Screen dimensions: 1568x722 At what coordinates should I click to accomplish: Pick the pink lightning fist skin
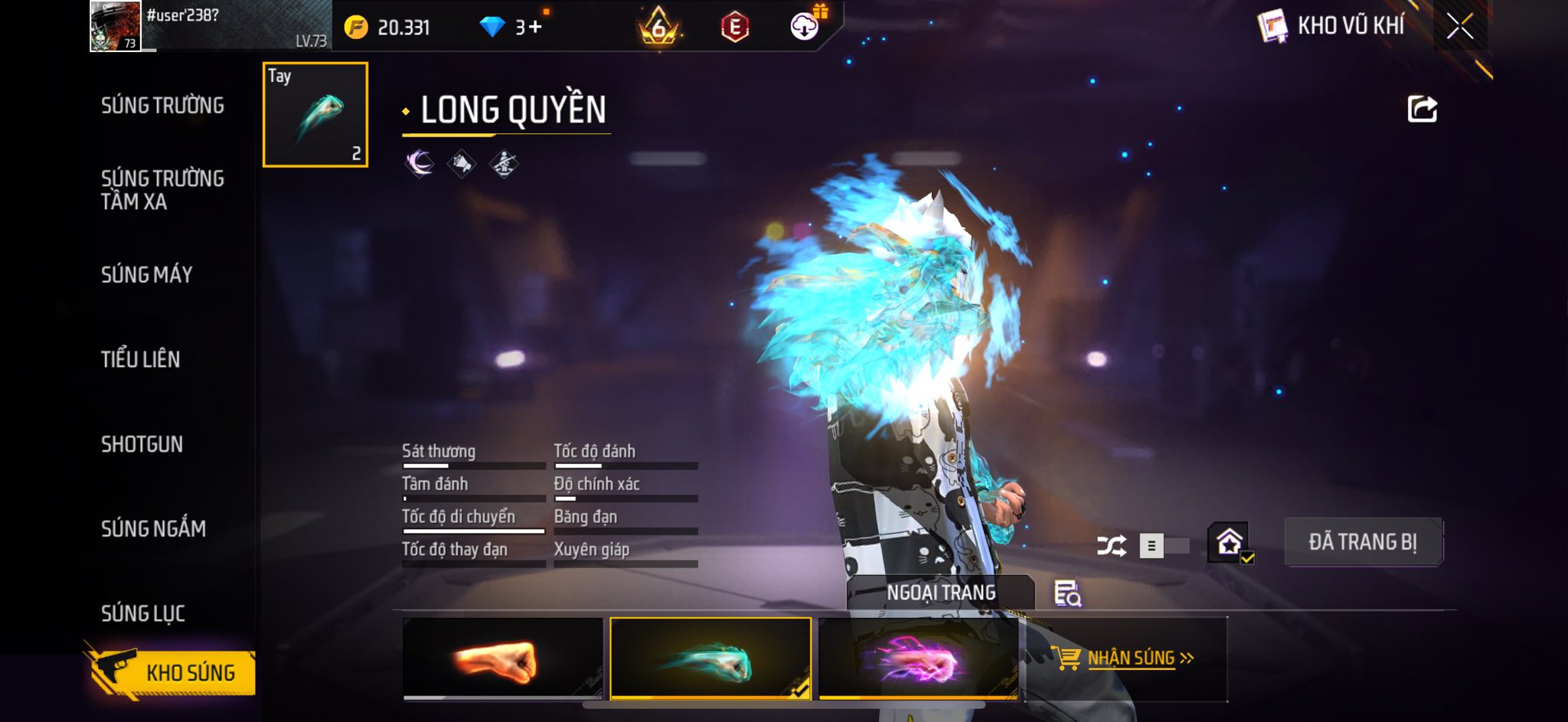918,658
